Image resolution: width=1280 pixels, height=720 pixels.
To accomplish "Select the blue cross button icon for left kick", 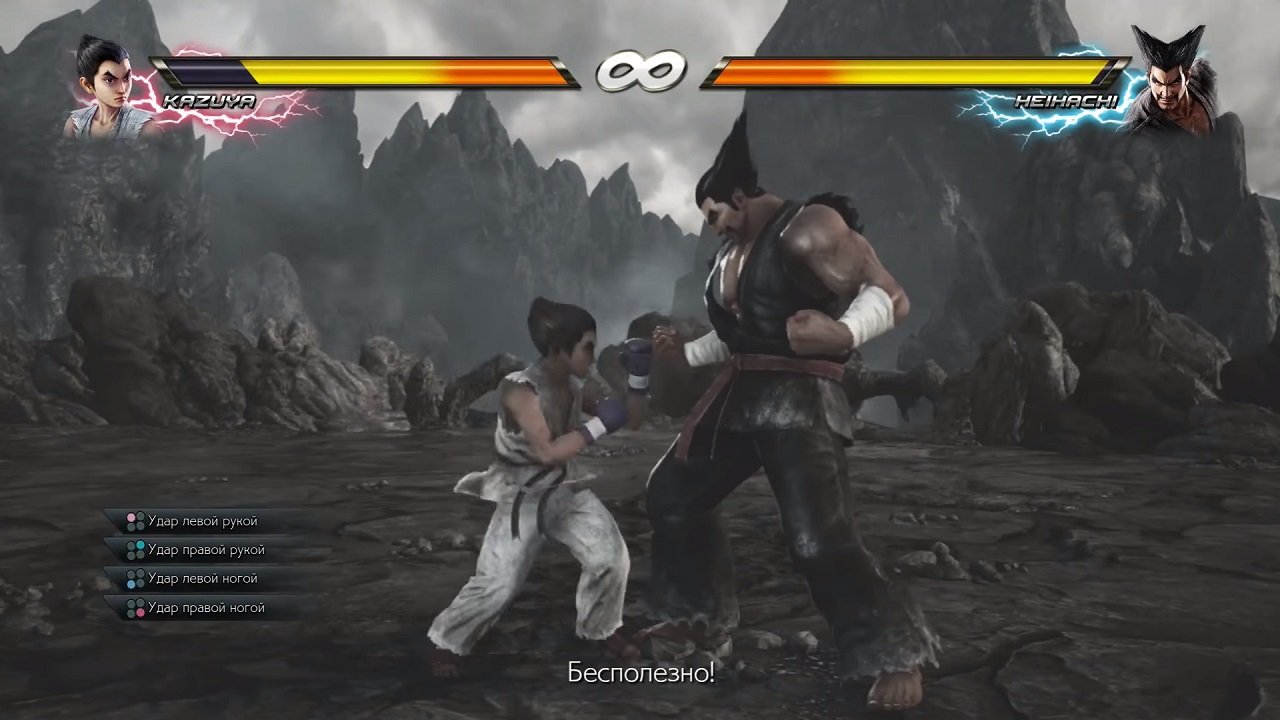I will pos(131,583).
